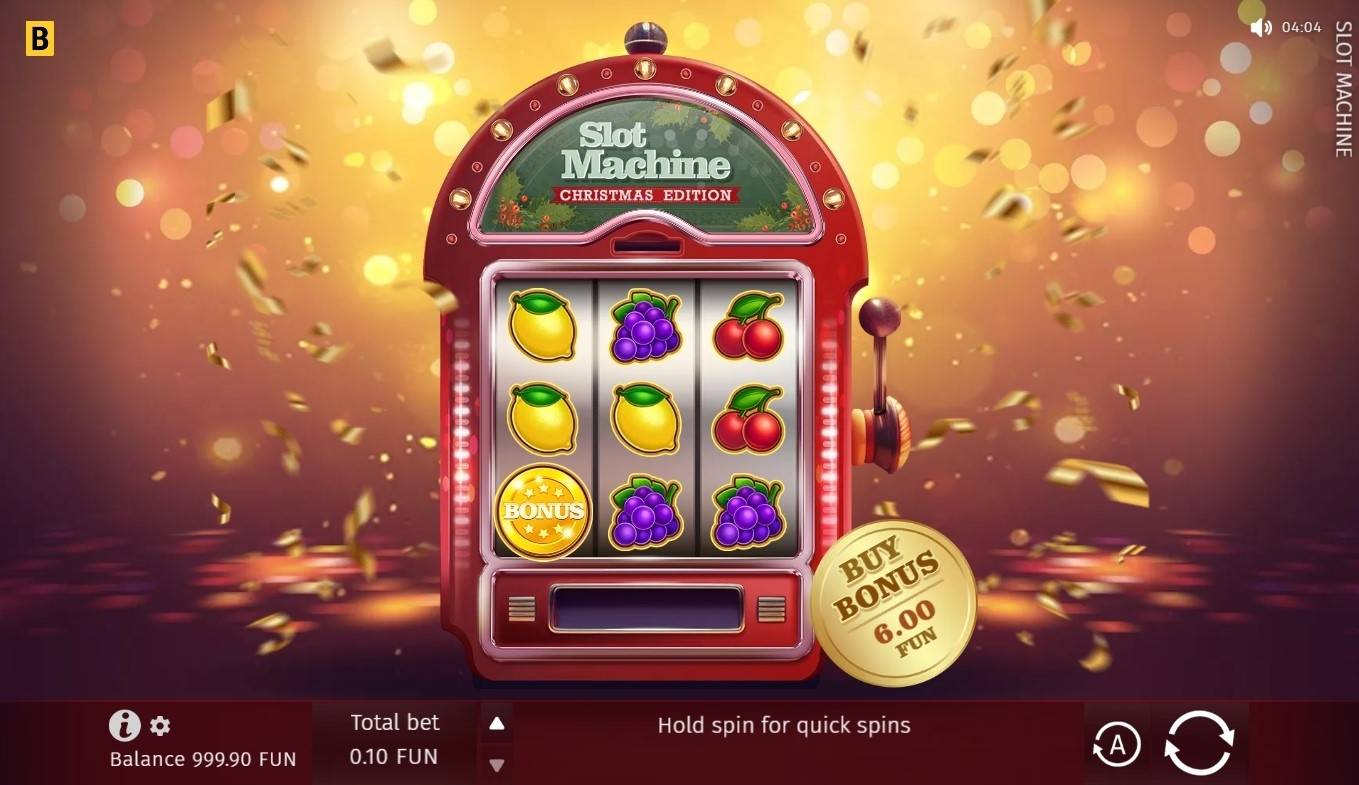Viewport: 1359px width, 785px height.
Task: Toggle quick spins by pressing spin
Action: [1199, 741]
